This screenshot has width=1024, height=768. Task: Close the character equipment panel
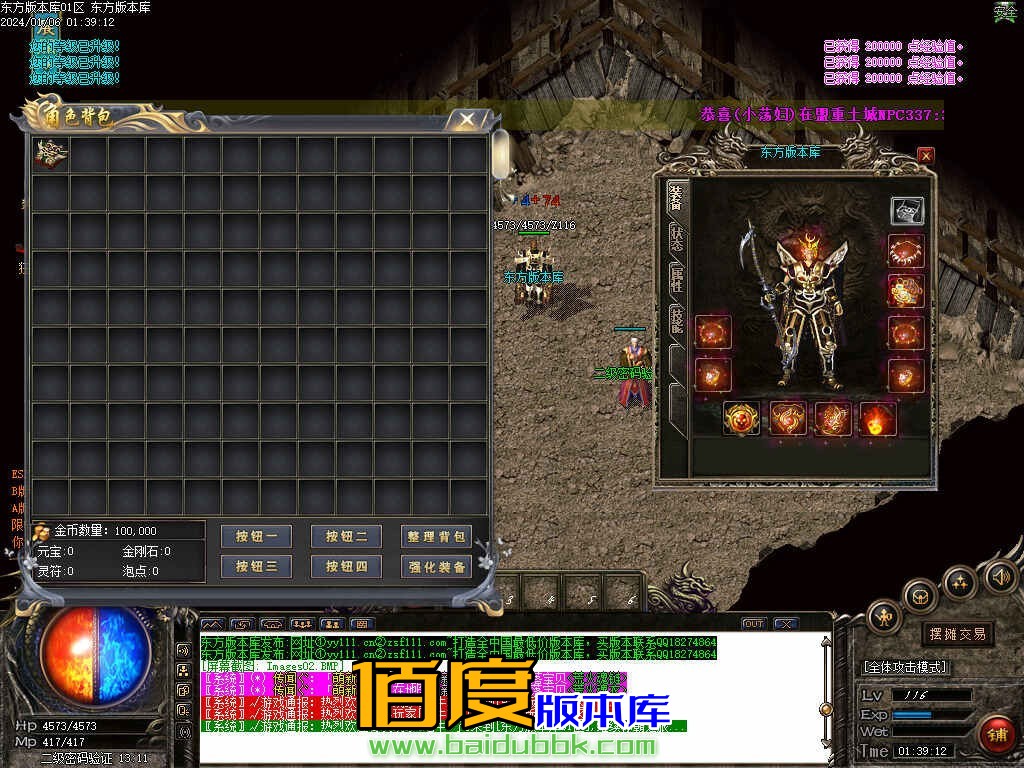(x=926, y=155)
